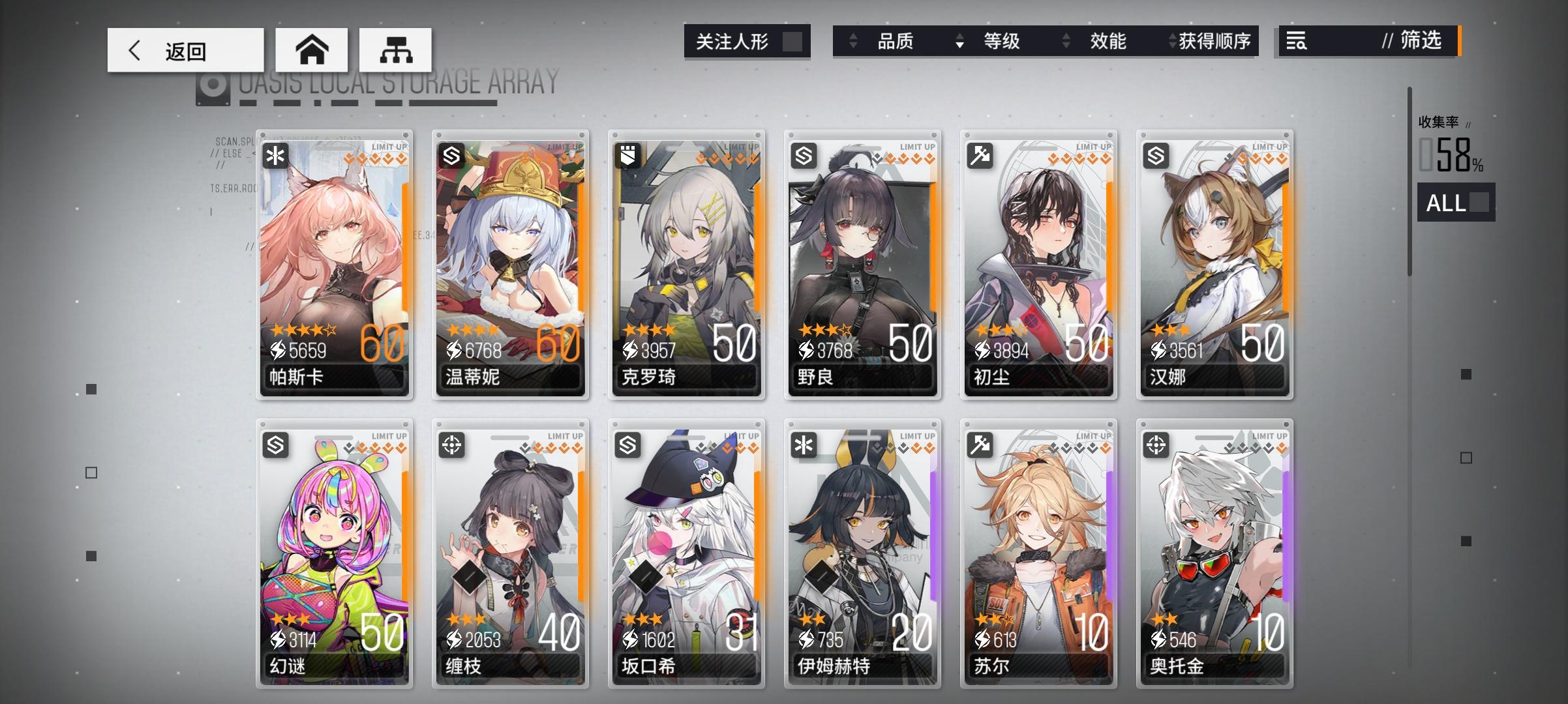Open the 品质 sort direction arrows
The height and width of the screenshot is (704, 1568).
852,41
